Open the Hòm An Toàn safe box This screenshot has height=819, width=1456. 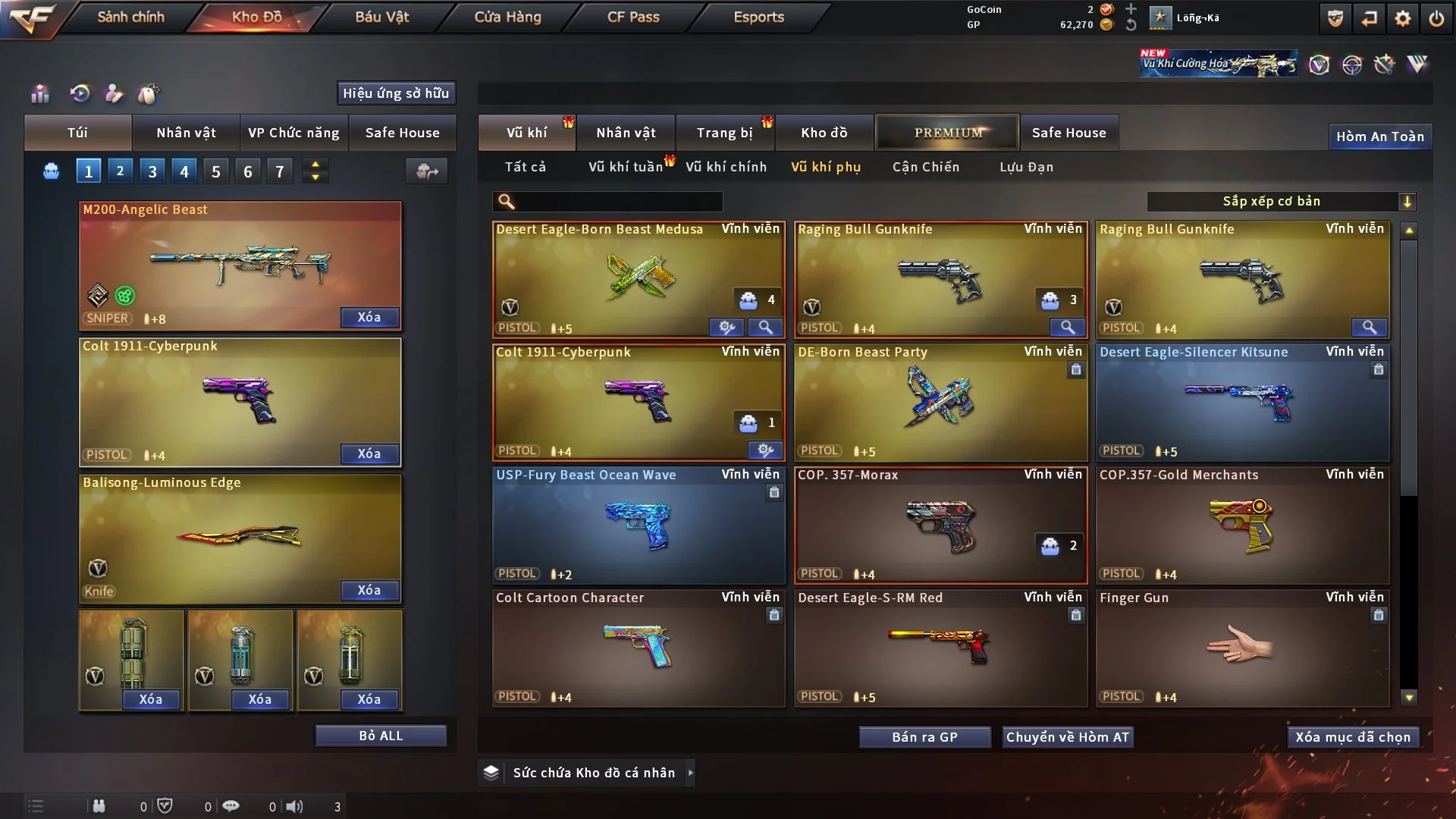click(x=1379, y=136)
